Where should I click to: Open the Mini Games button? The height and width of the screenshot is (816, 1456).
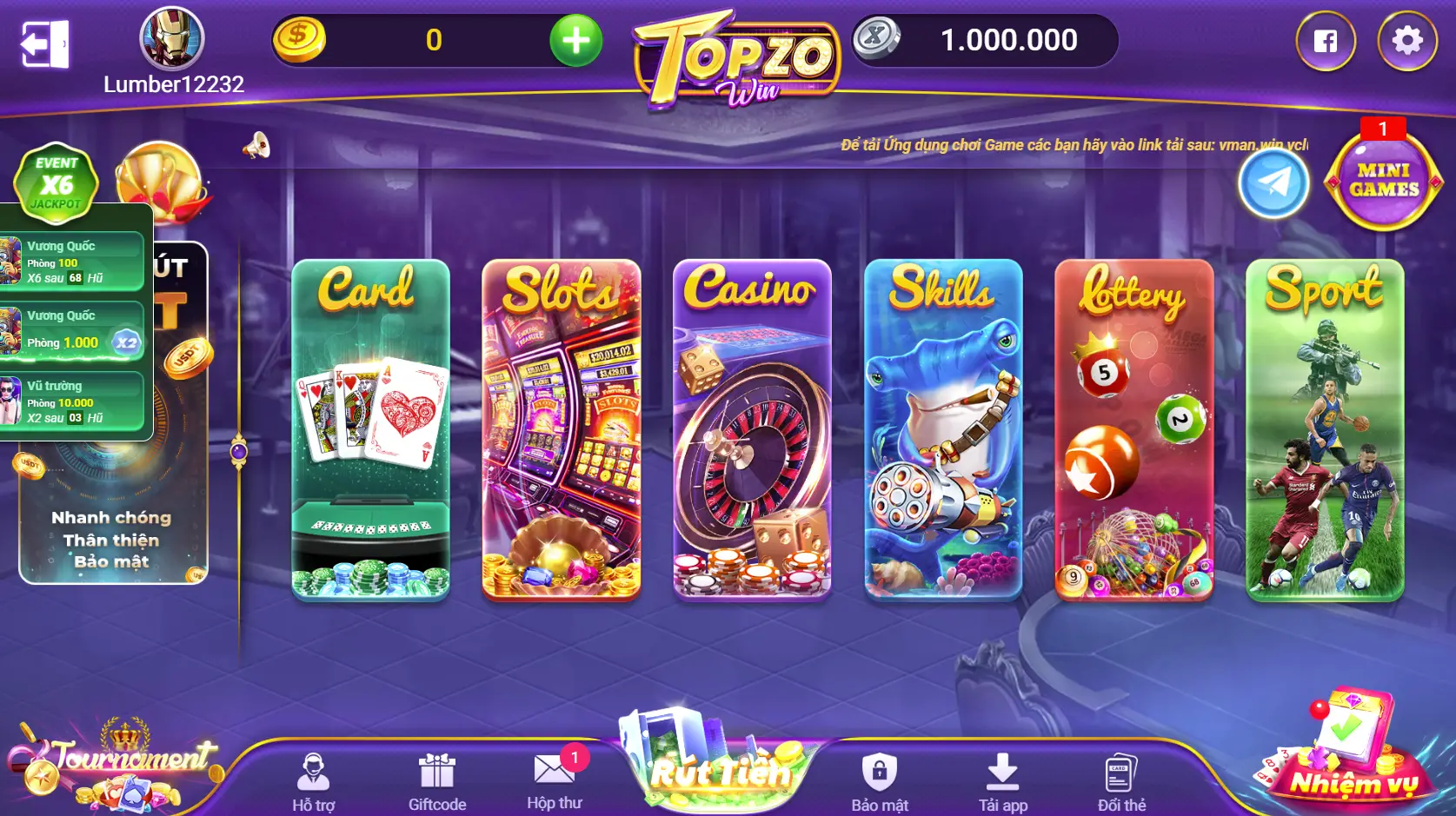[x=1383, y=181]
